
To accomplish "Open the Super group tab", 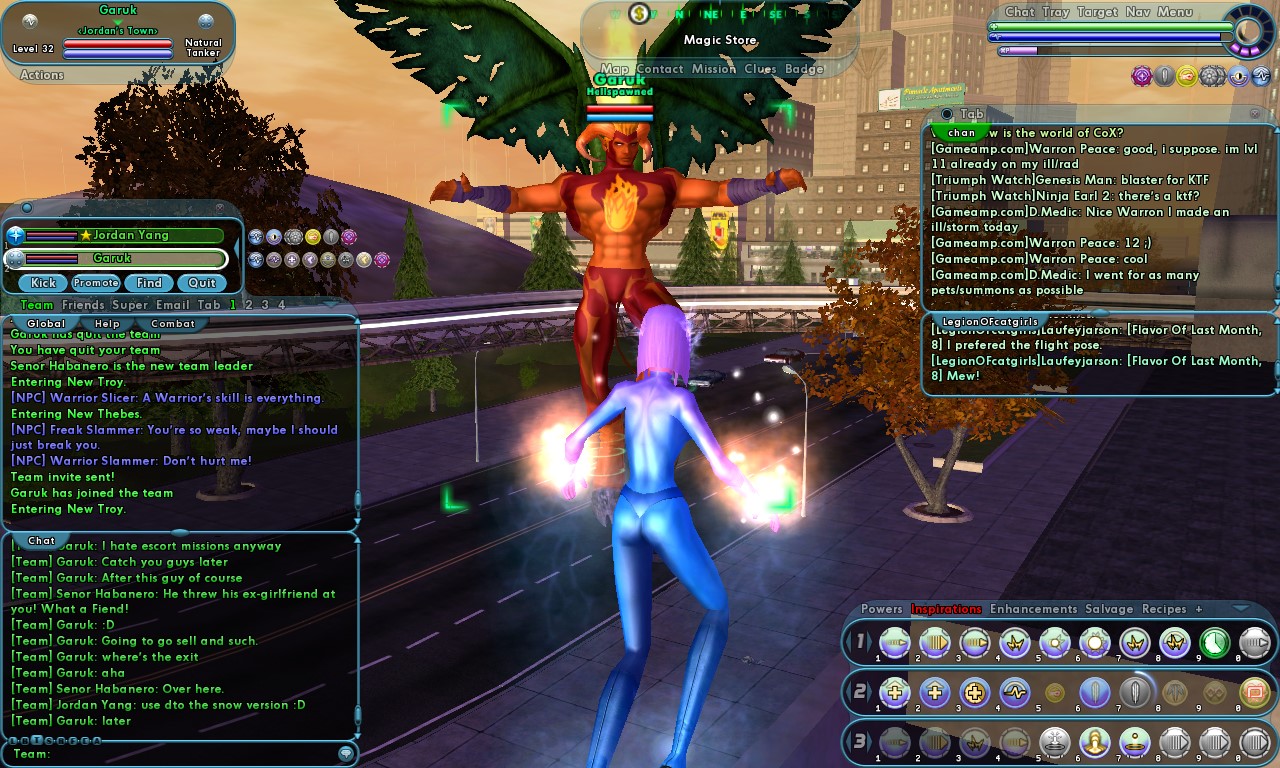I will 129,305.
